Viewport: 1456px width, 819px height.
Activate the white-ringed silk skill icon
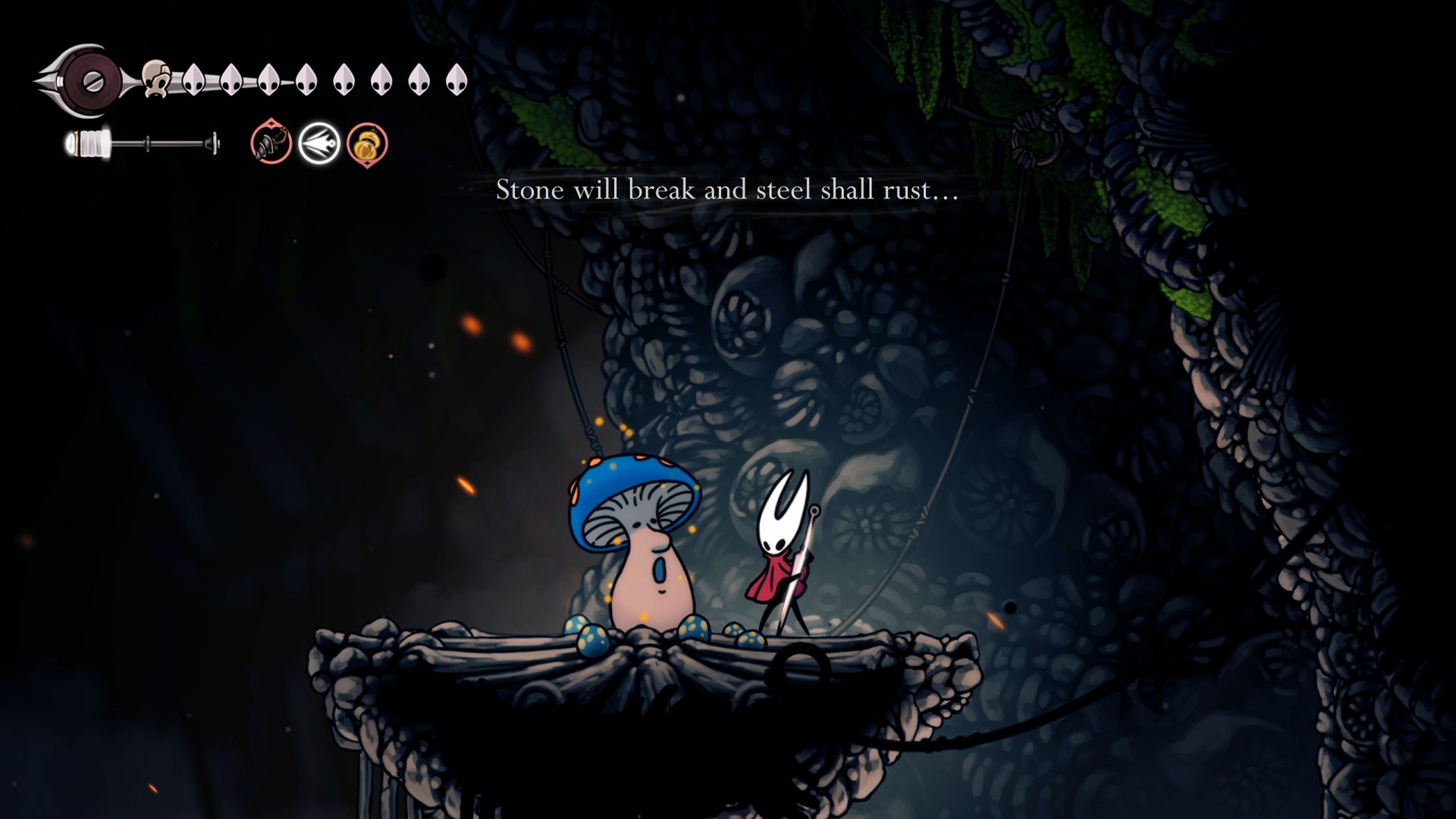tap(318, 143)
